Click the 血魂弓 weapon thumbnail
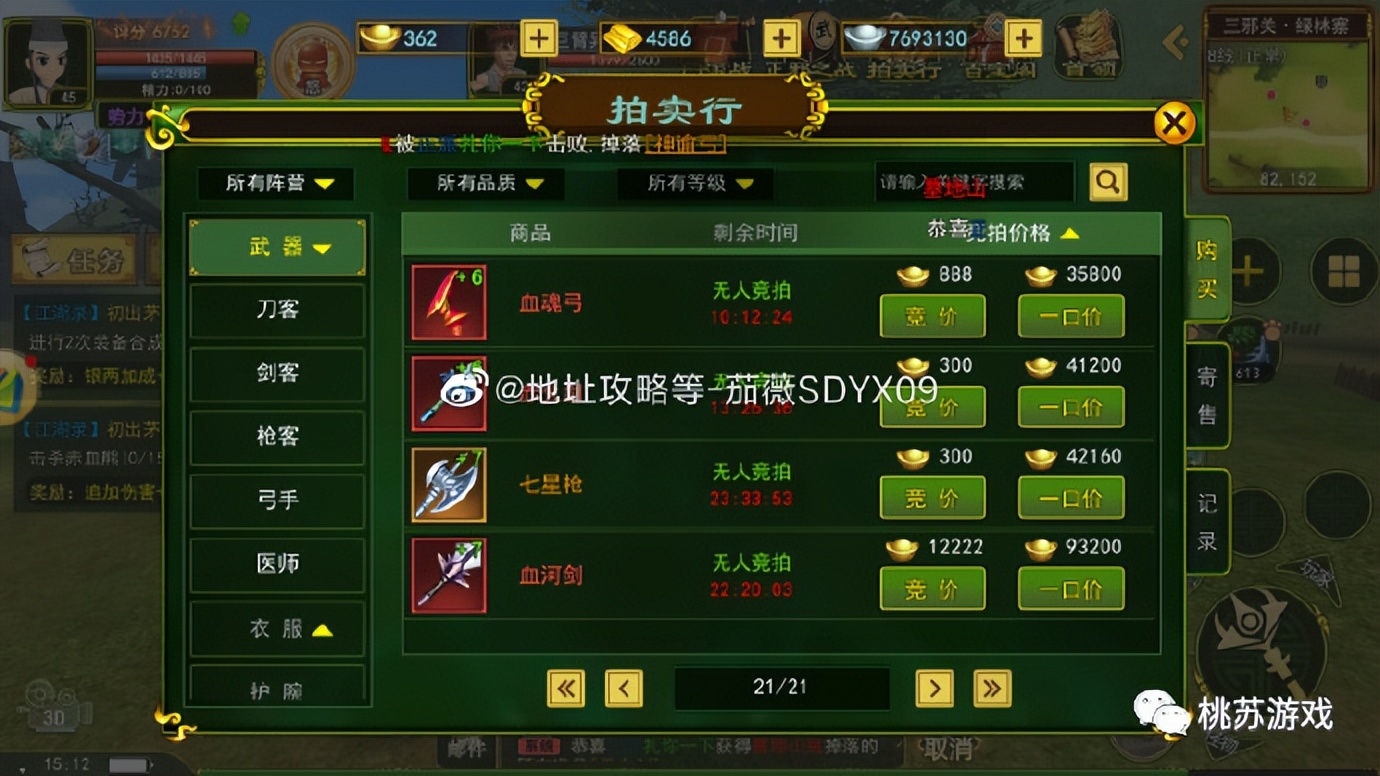1380x776 pixels. pos(448,301)
